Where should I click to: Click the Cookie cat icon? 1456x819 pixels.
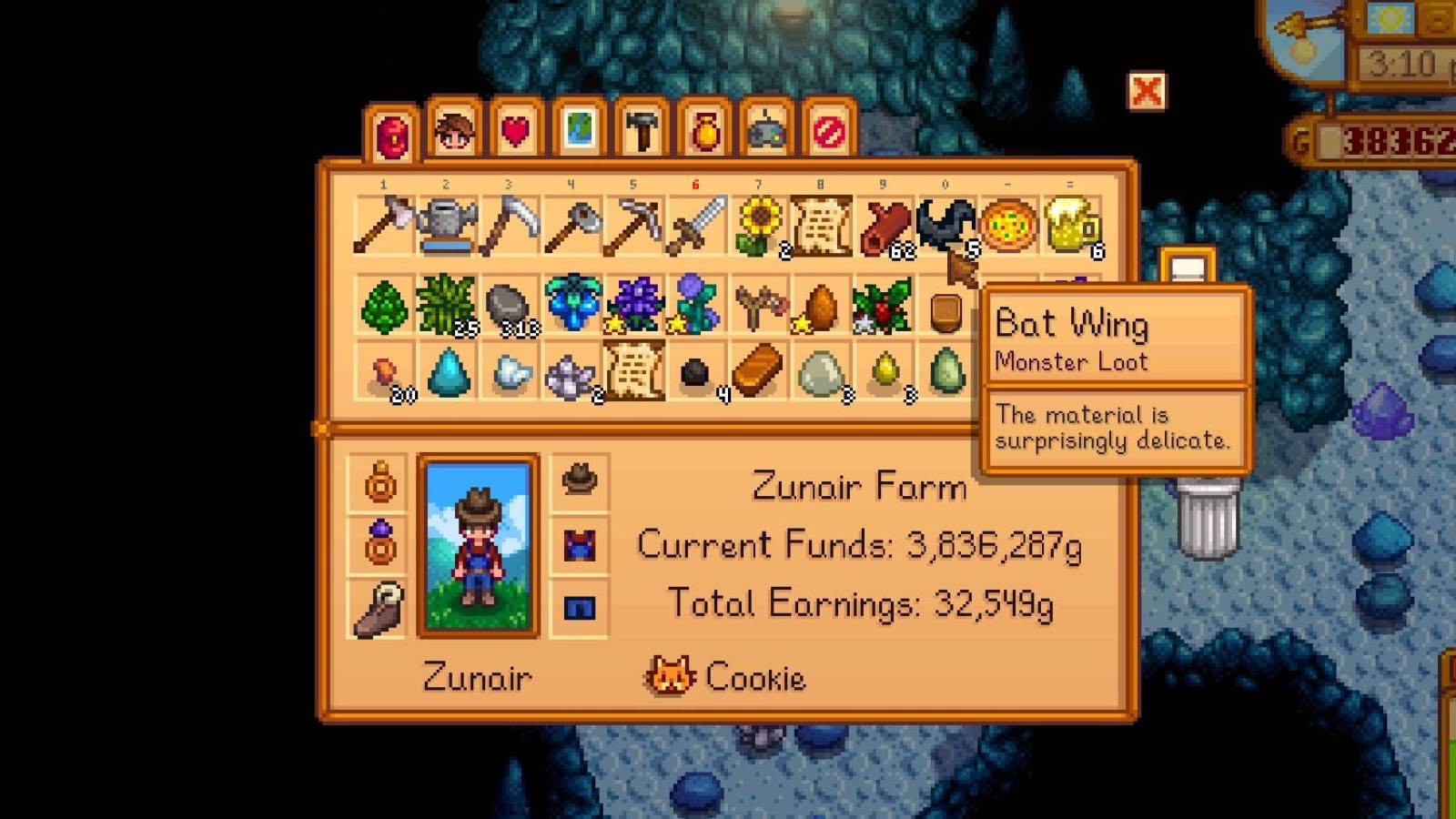(x=669, y=677)
